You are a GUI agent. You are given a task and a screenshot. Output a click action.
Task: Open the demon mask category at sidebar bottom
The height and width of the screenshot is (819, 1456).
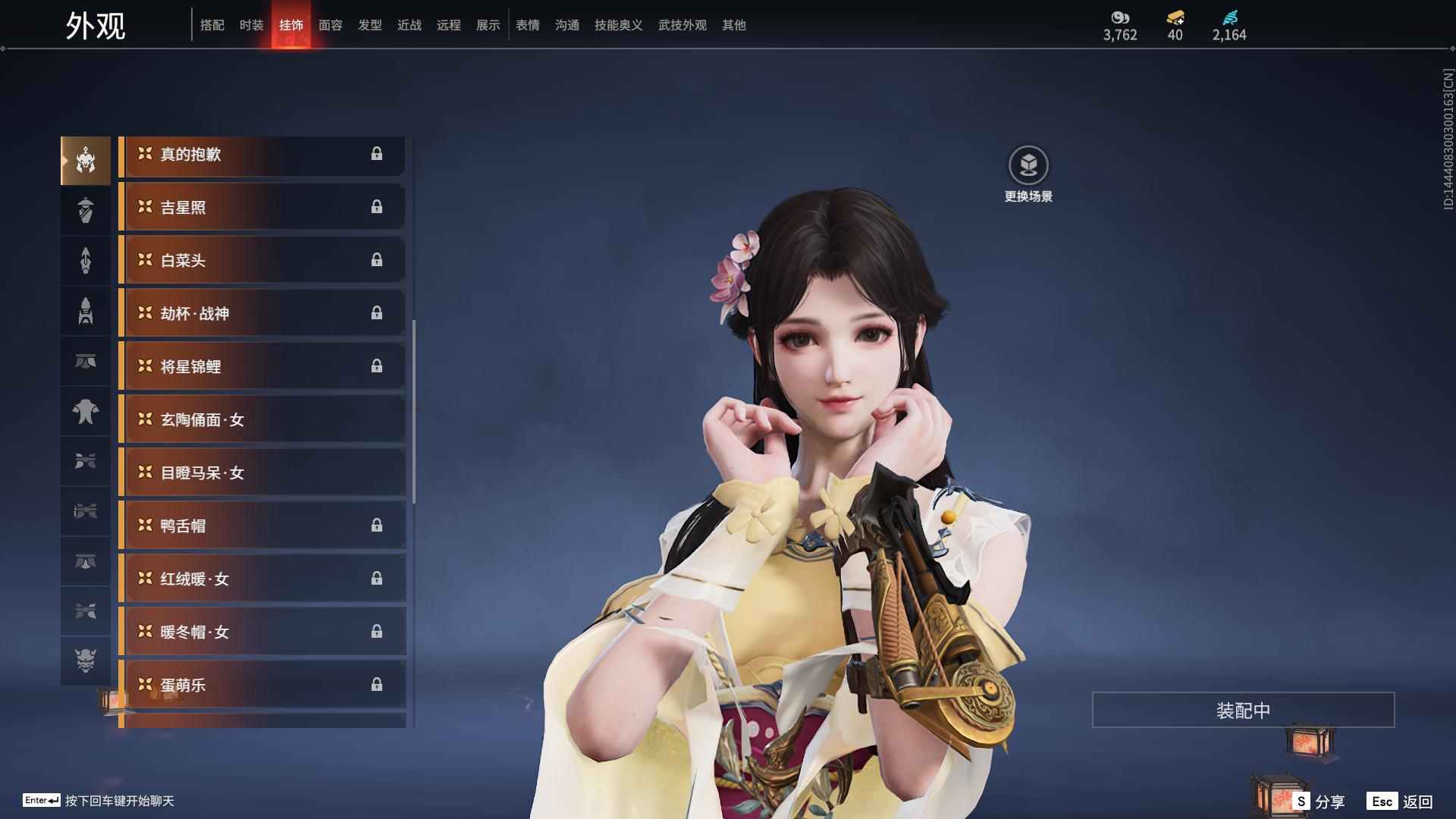coord(86,661)
